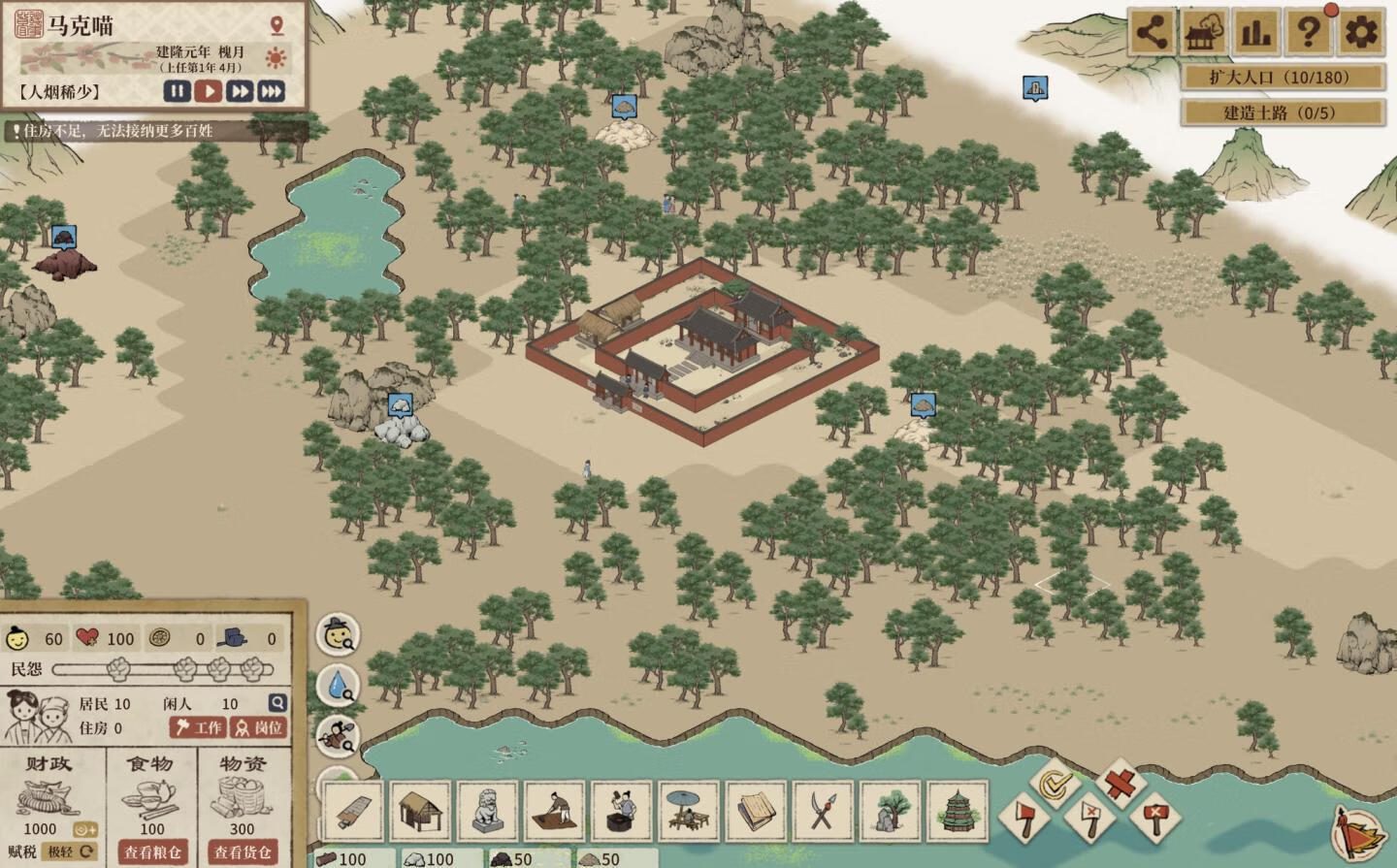The height and width of the screenshot is (868, 1397).
Task: Click the 岗位 job positions button
Action: click(x=259, y=727)
